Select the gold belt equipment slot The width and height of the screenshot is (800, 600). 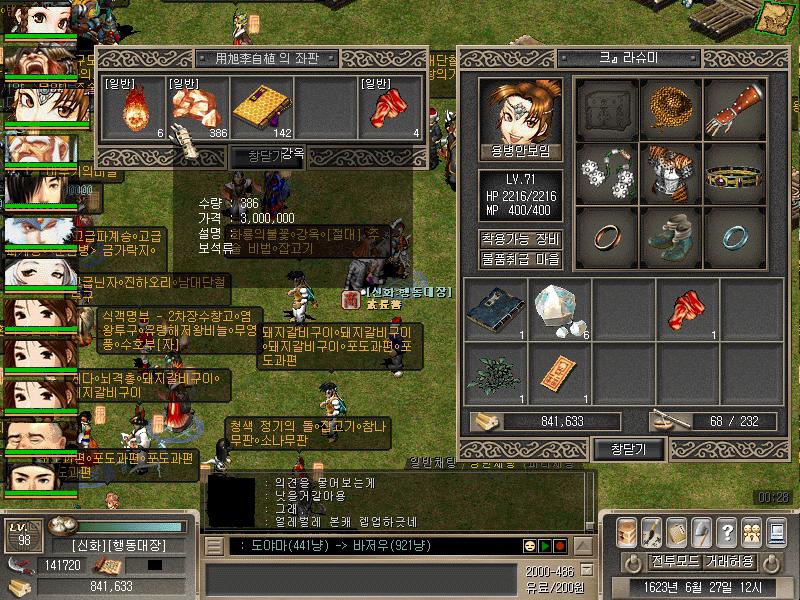[x=736, y=170]
